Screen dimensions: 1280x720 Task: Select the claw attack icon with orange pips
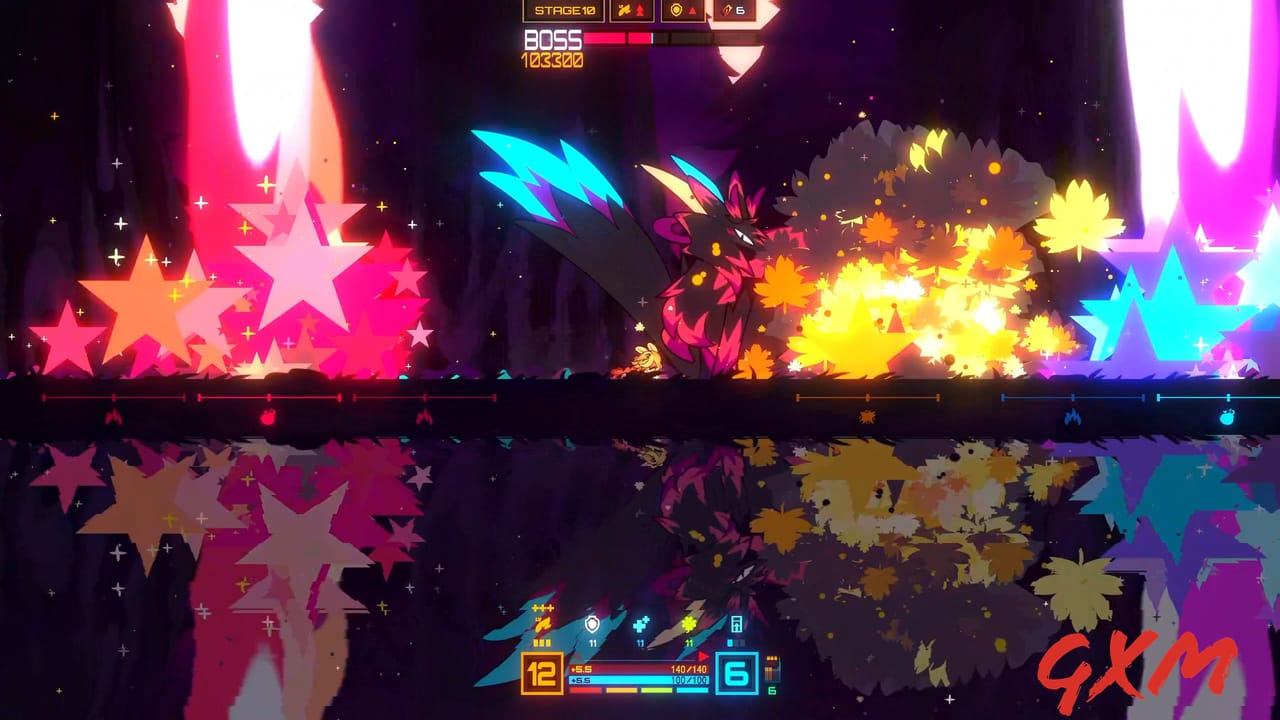pyautogui.click(x=542, y=622)
